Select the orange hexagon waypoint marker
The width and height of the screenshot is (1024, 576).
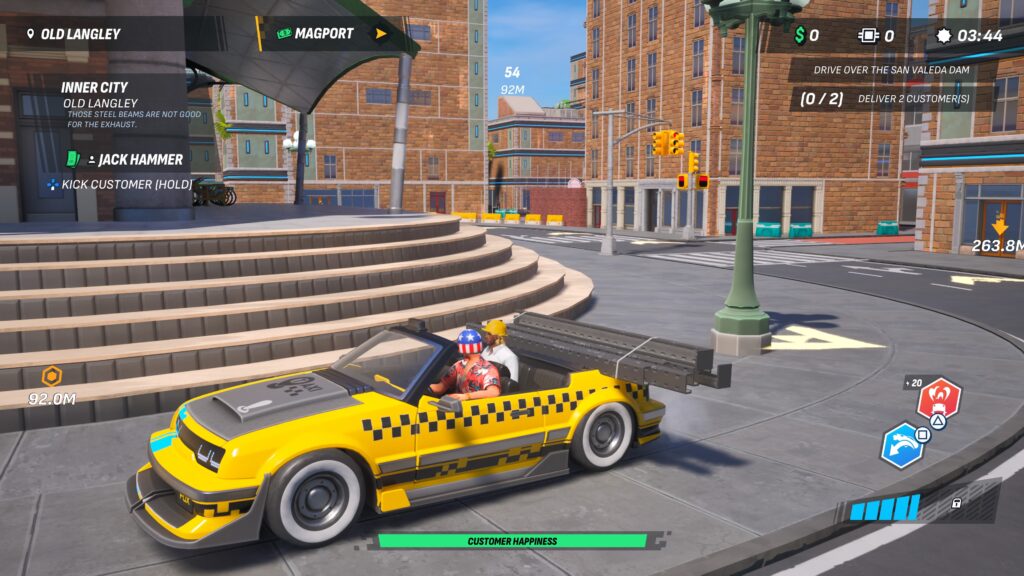(51, 377)
